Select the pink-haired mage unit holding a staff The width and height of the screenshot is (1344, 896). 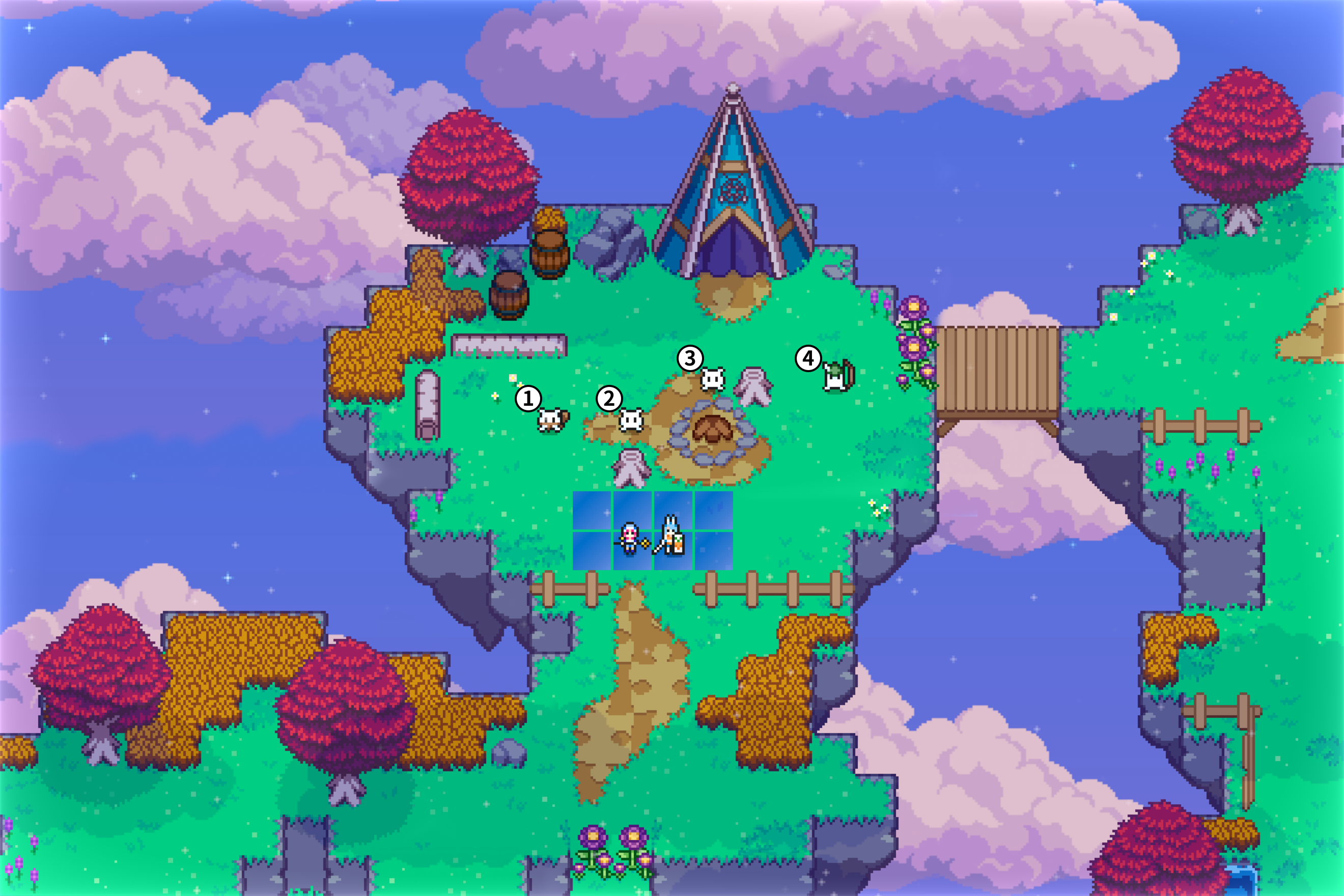[629, 538]
